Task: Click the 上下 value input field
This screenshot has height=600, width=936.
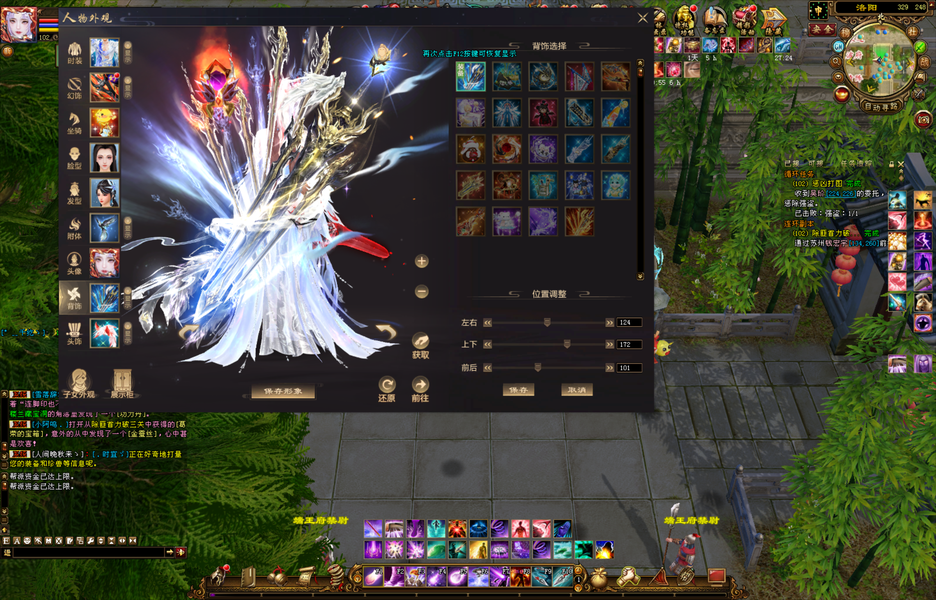Action: tap(629, 345)
